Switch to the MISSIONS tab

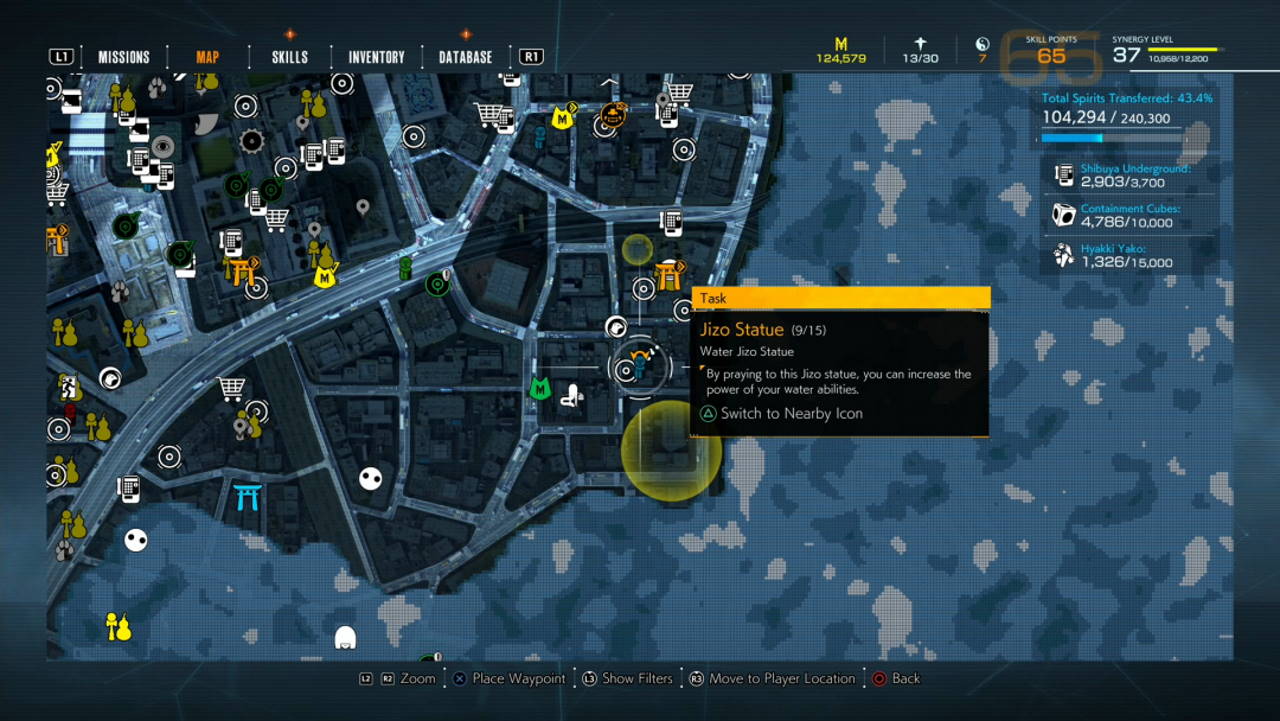(x=123, y=57)
